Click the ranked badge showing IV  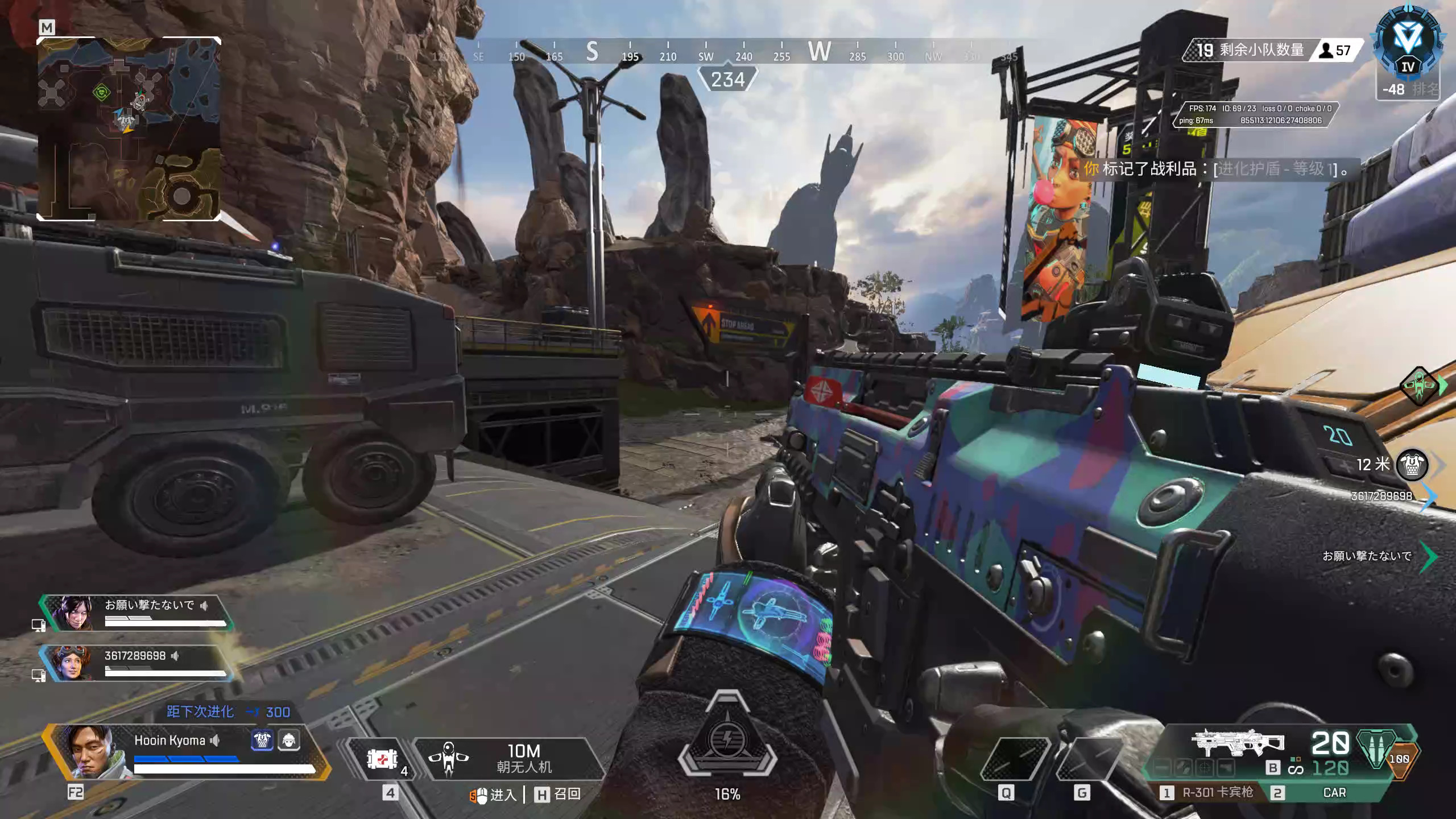tap(1407, 50)
